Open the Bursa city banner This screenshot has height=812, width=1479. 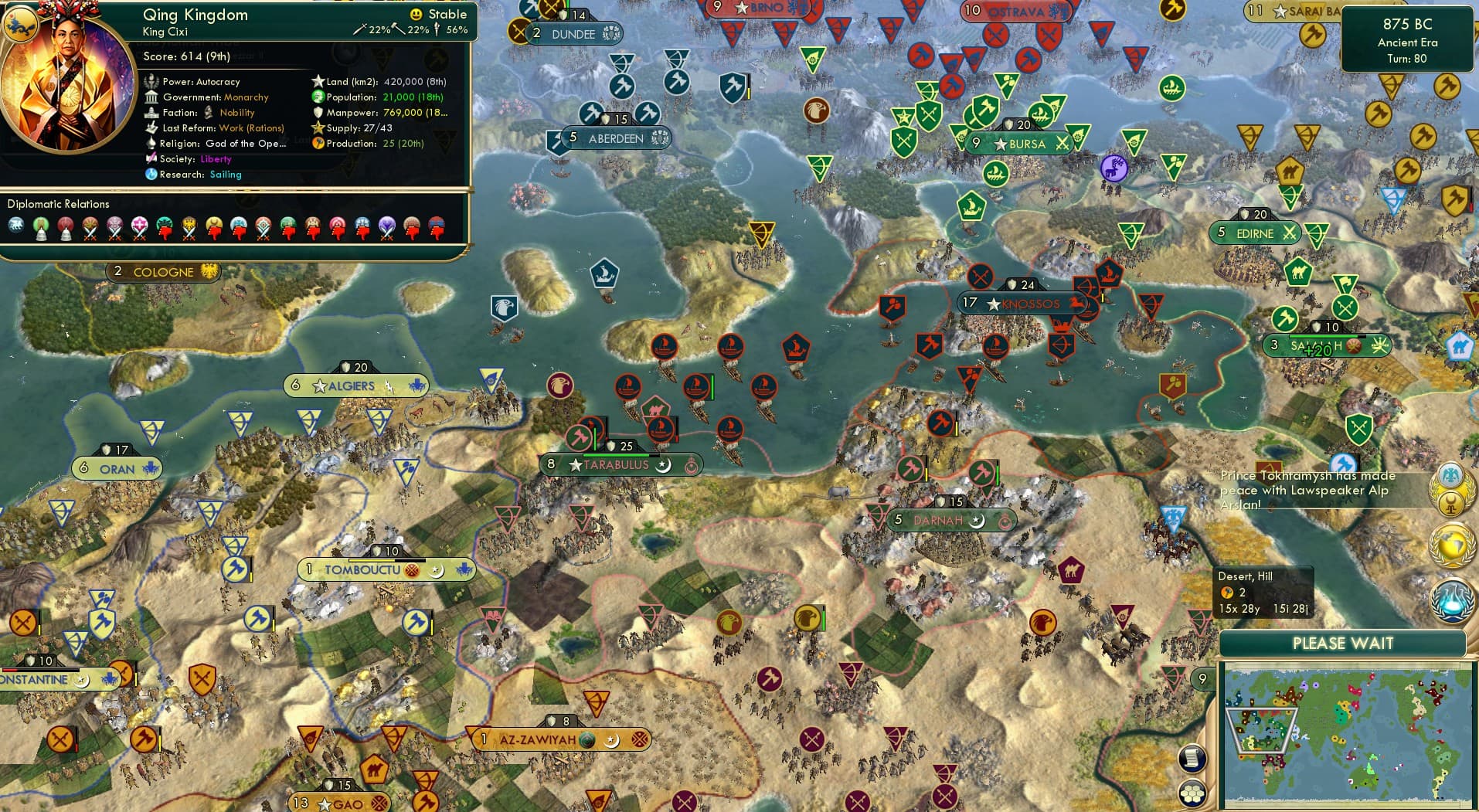tap(1021, 144)
